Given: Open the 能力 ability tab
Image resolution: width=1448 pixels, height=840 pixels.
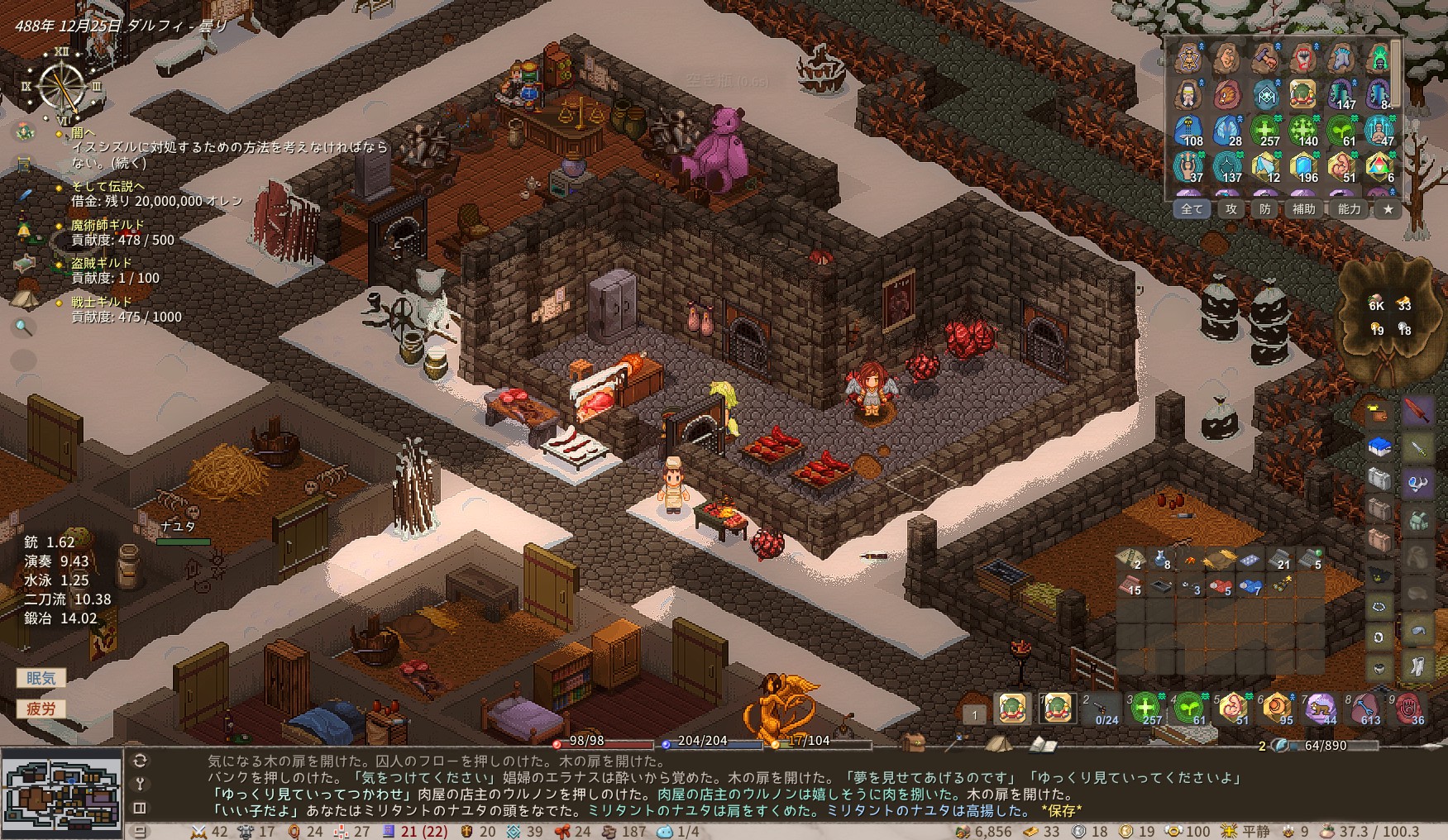Looking at the screenshot, I should 1350,209.
